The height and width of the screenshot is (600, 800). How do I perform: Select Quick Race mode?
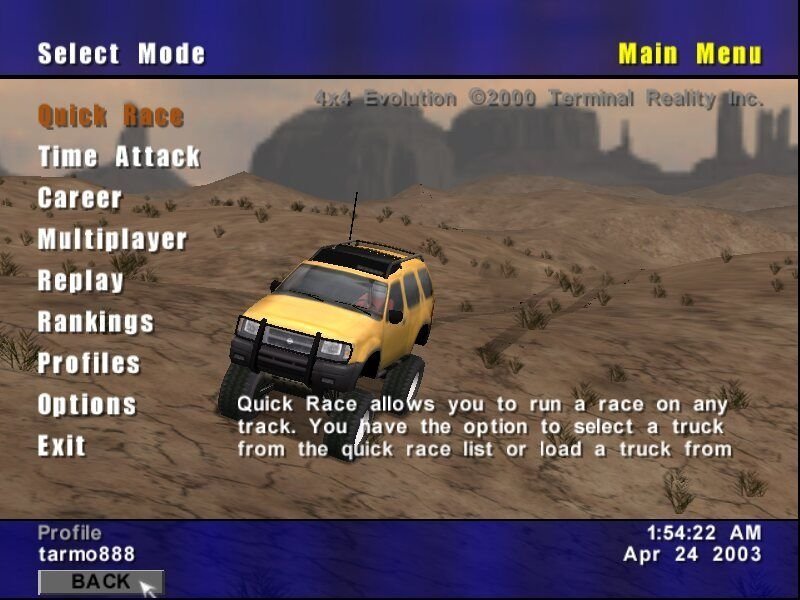pyautogui.click(x=110, y=116)
